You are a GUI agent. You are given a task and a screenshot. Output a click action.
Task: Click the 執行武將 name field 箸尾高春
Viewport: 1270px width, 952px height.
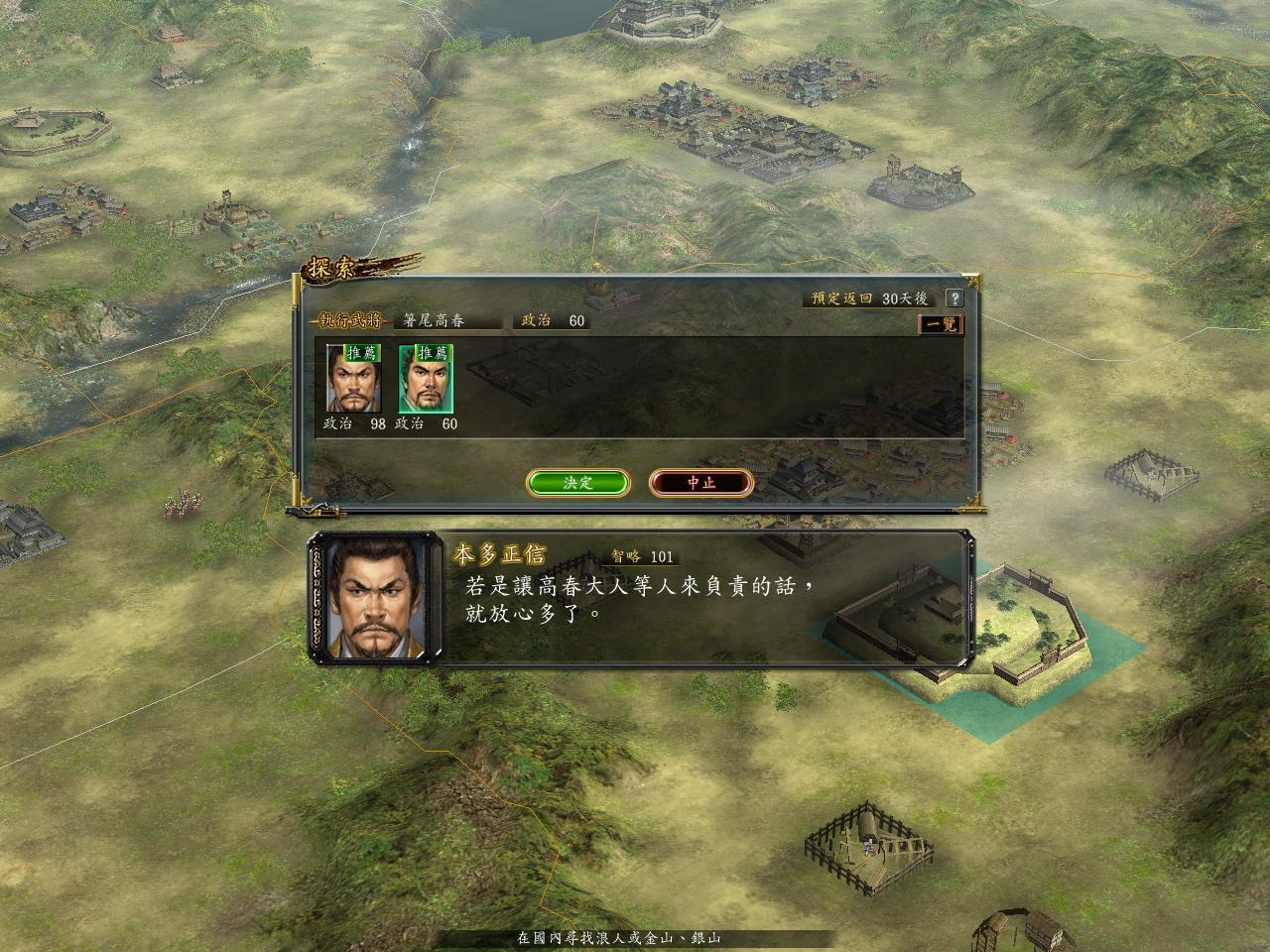pyautogui.click(x=447, y=321)
